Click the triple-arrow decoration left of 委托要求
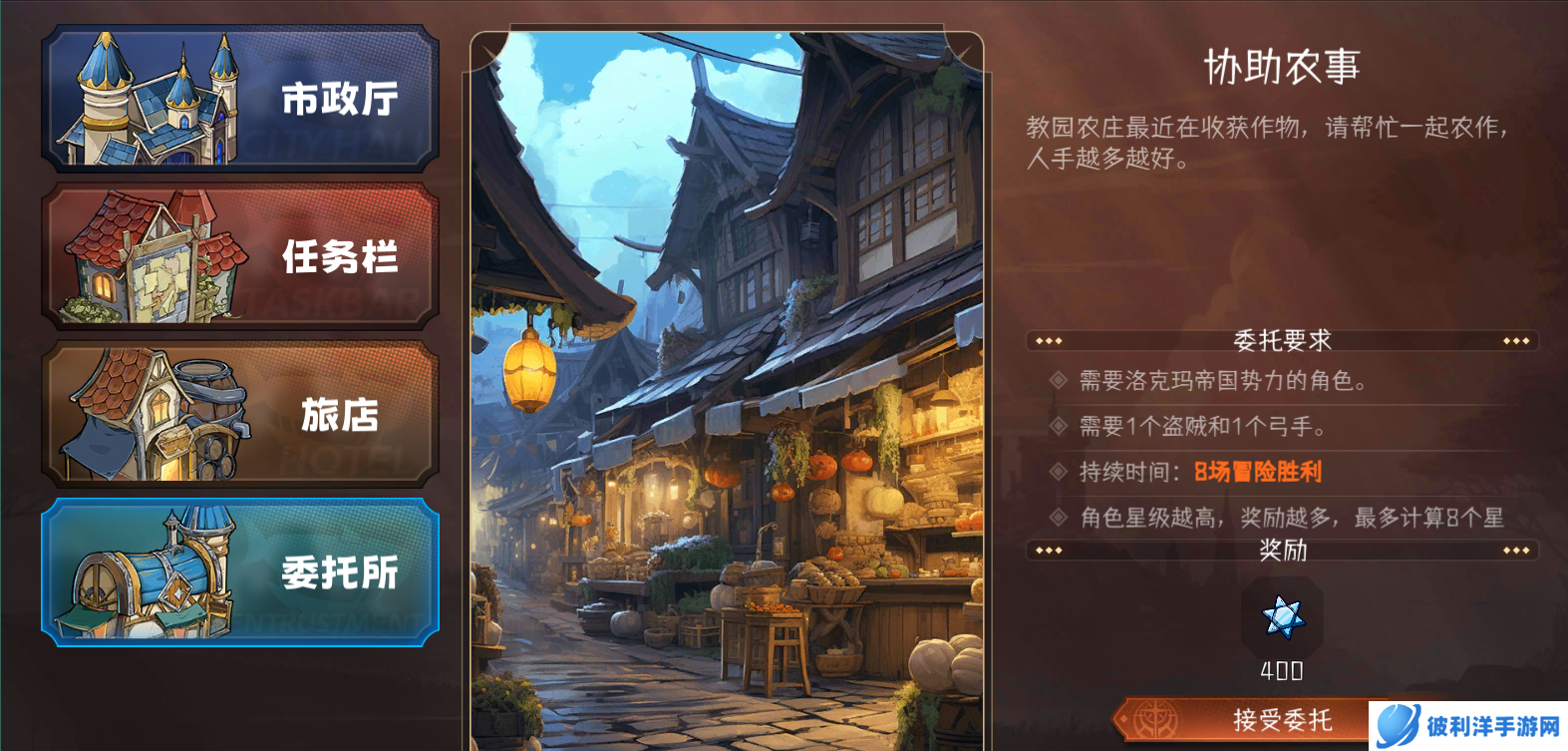 [1047, 340]
